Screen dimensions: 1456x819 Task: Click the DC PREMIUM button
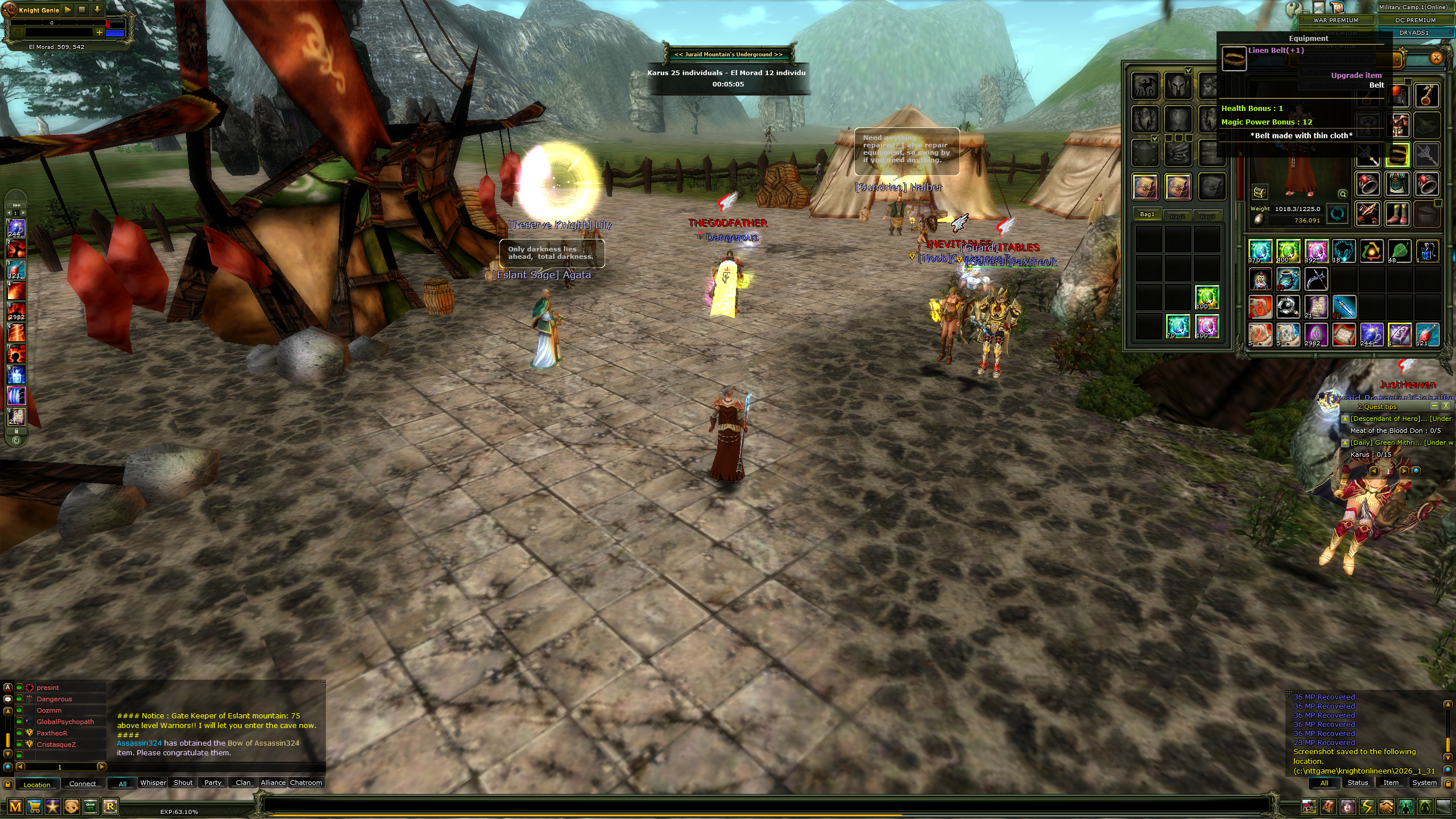1415,20
